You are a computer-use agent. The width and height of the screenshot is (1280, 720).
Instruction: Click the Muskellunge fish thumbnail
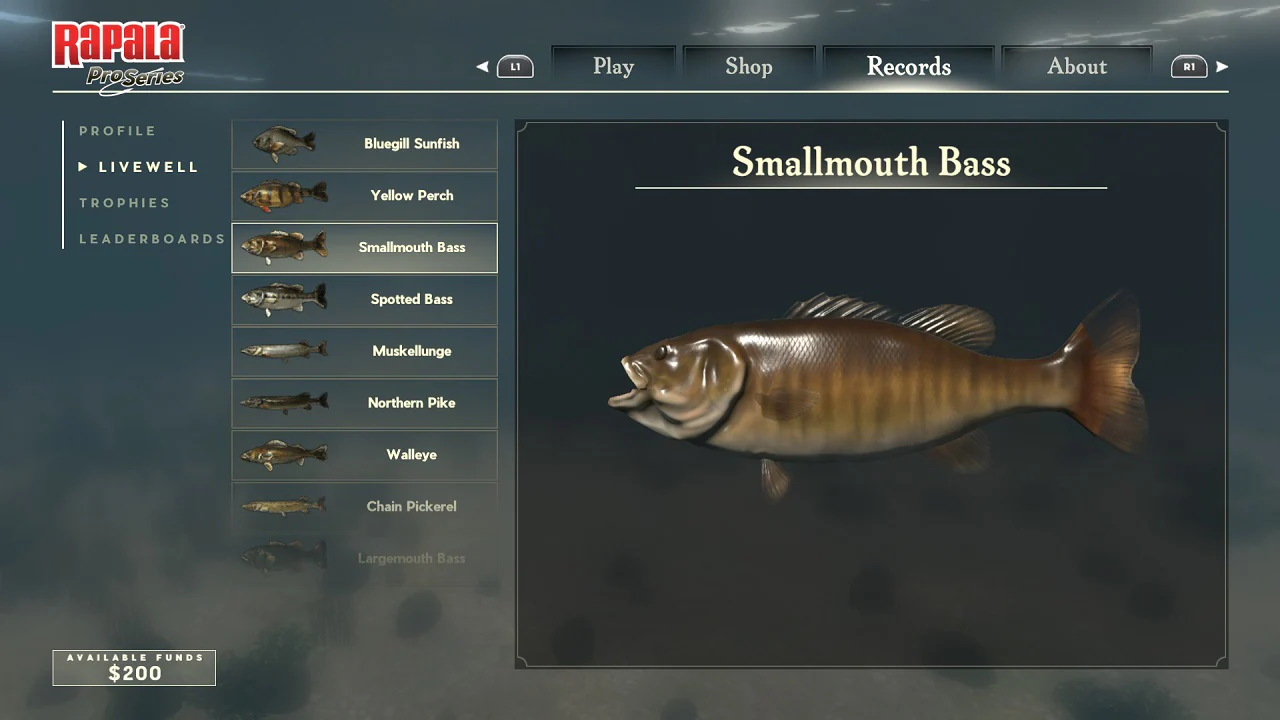(x=281, y=351)
